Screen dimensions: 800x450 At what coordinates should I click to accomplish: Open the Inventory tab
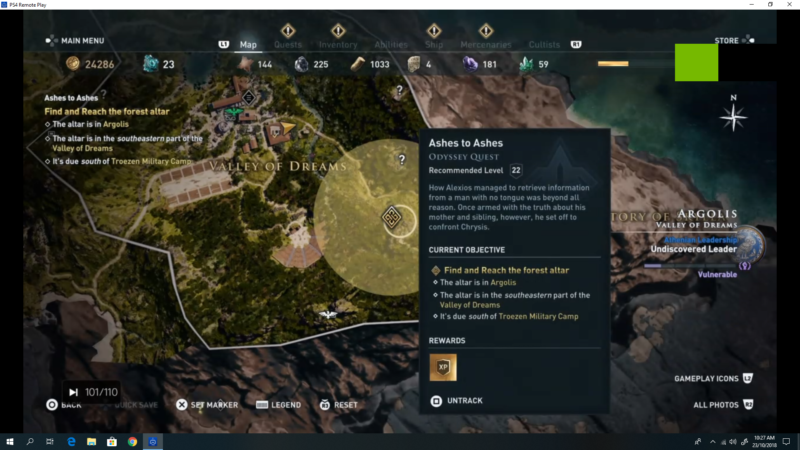click(338, 44)
